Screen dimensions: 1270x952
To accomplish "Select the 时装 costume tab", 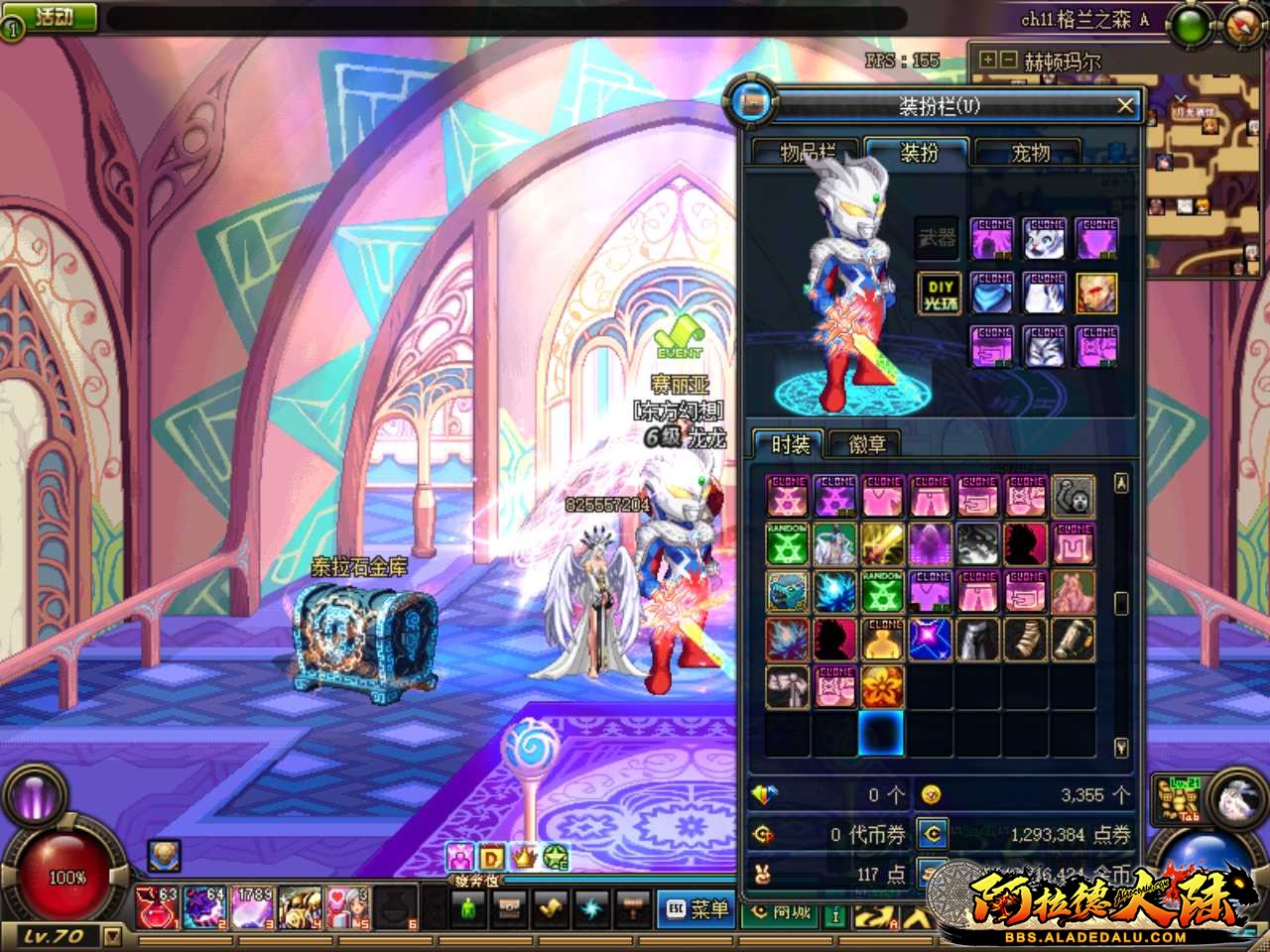I will [791, 444].
